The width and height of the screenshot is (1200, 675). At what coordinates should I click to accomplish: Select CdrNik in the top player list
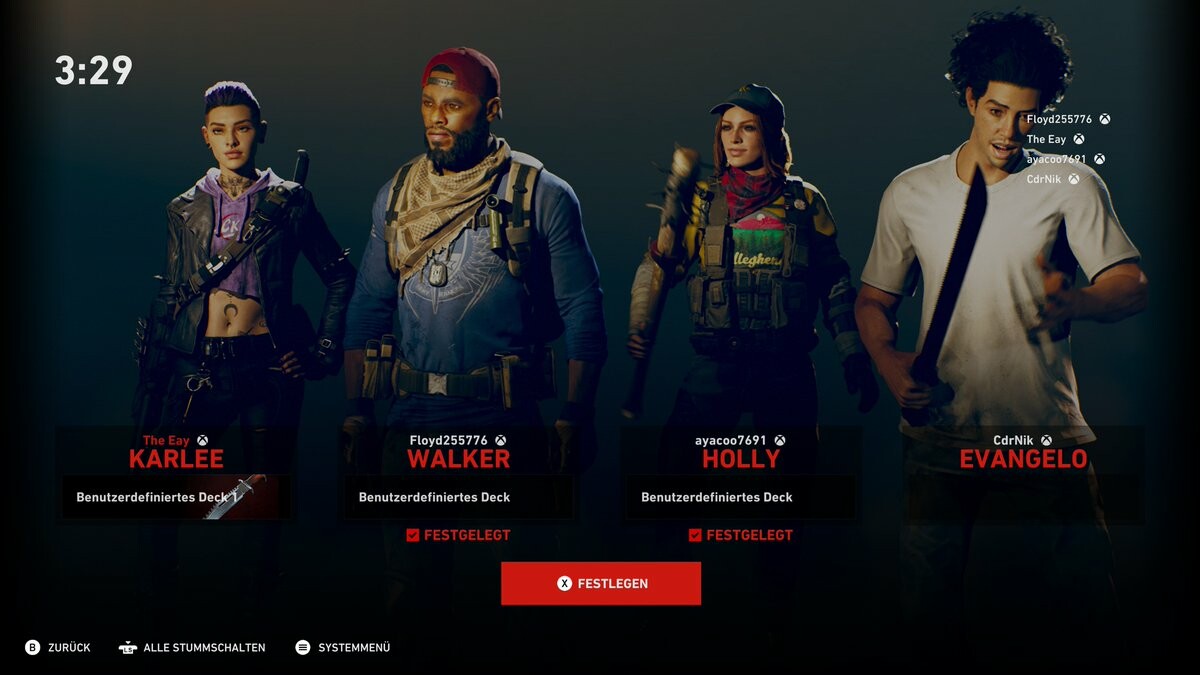[1043, 179]
